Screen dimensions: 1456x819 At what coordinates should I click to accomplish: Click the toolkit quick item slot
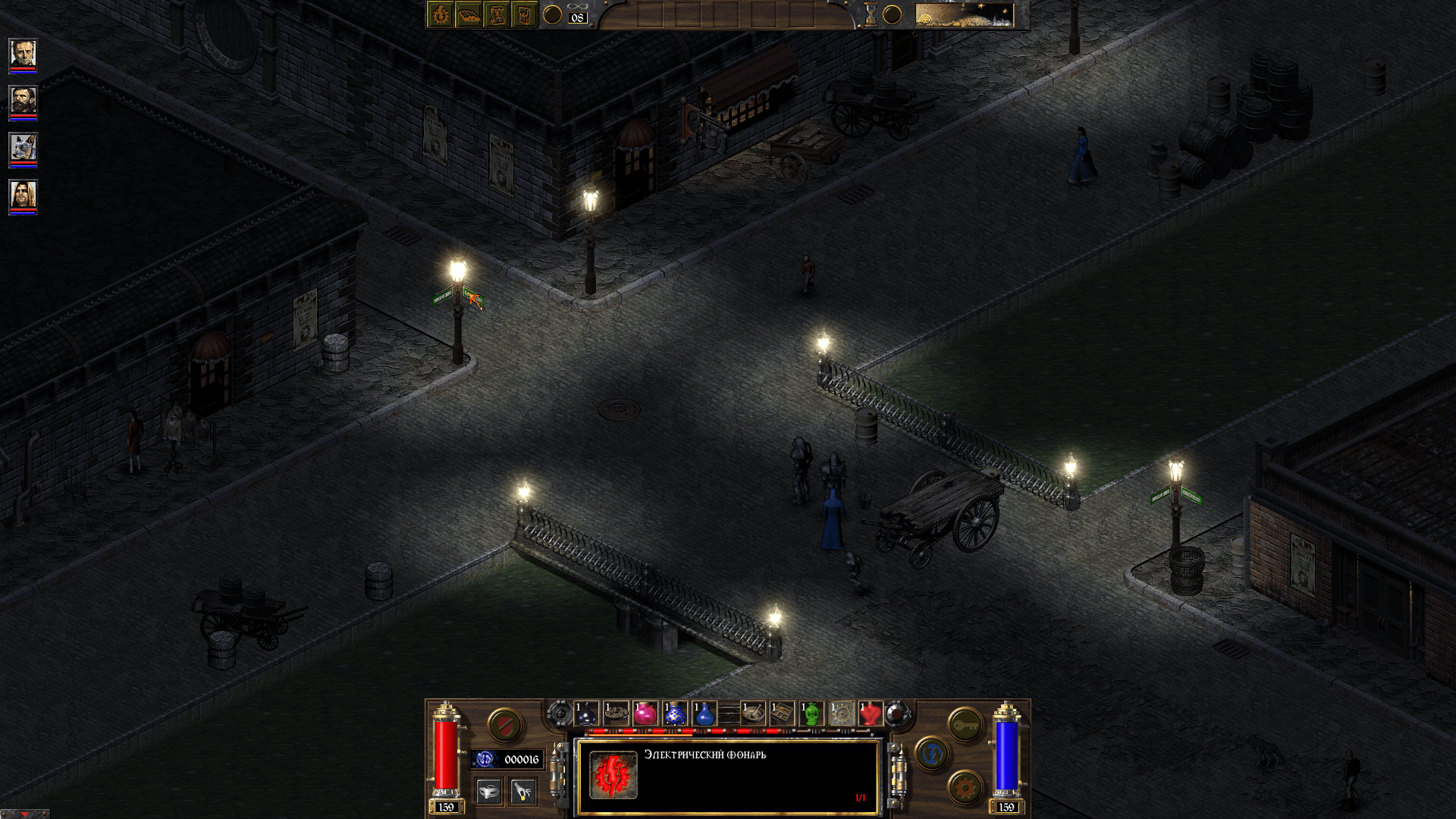tap(781, 714)
